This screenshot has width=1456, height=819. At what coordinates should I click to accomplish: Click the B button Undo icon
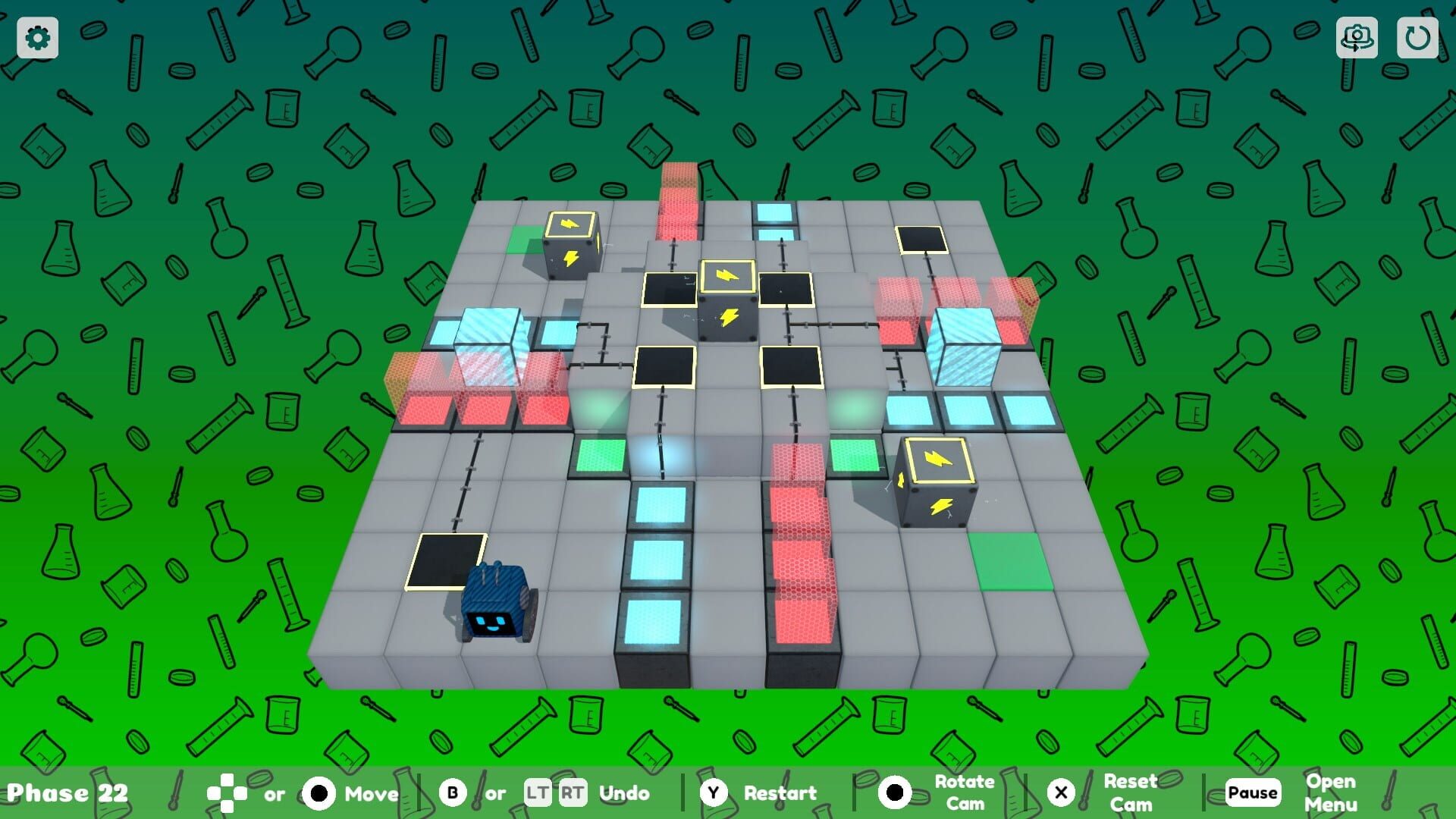451,793
